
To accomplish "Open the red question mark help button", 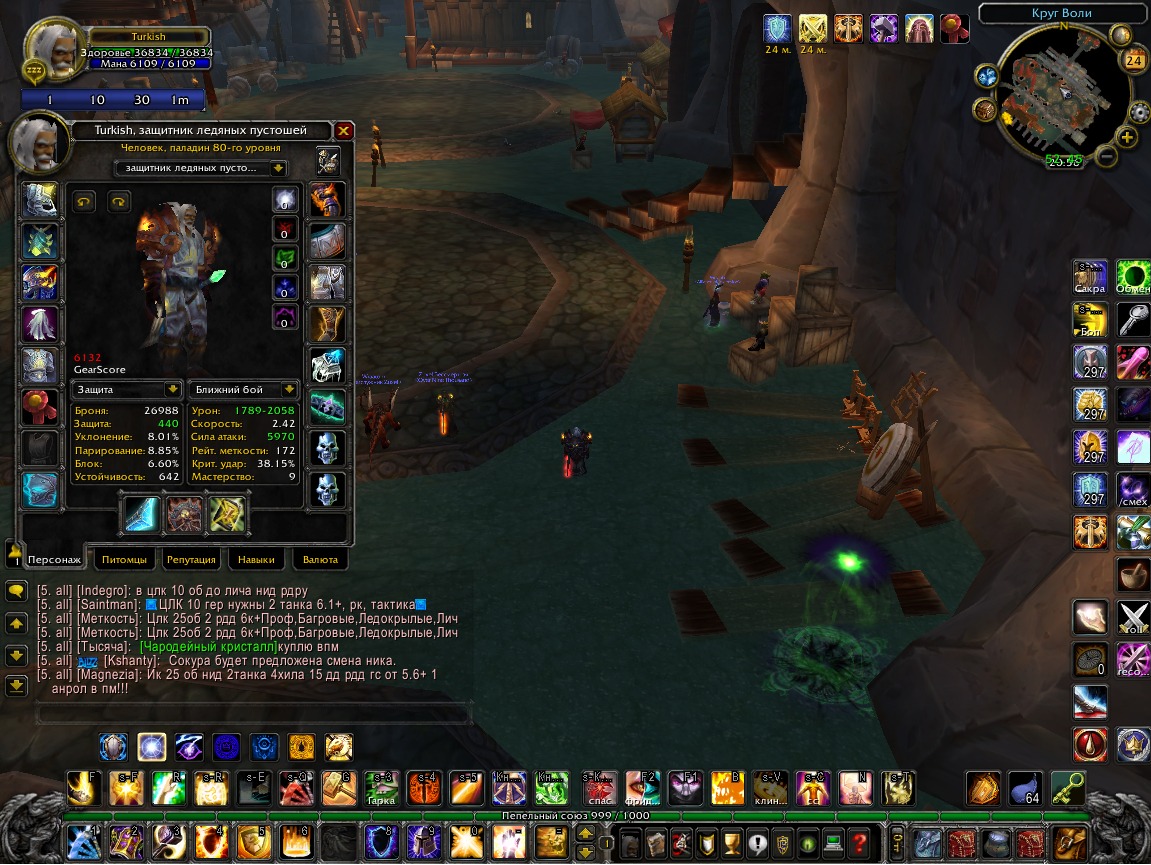I will pyautogui.click(x=858, y=842).
